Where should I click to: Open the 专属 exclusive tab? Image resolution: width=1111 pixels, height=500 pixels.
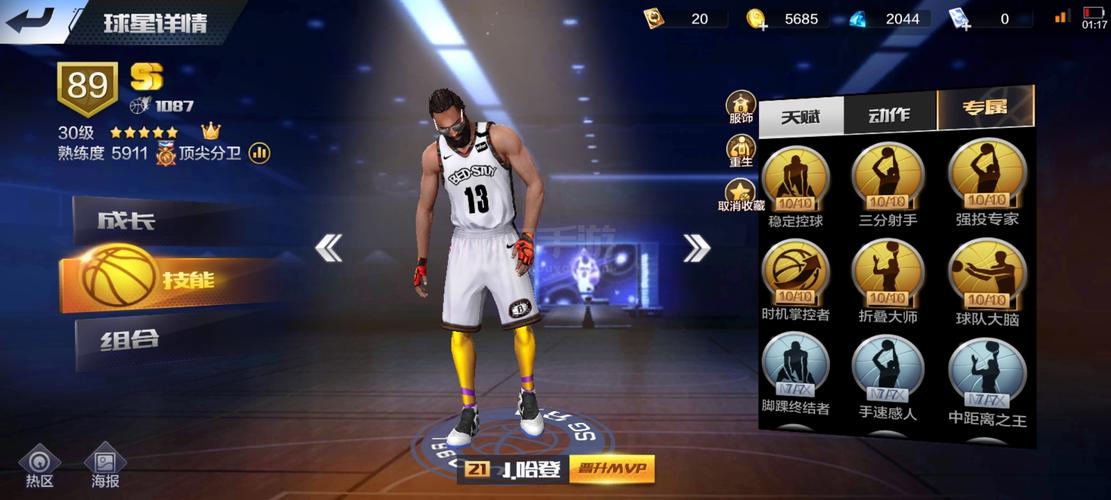tap(984, 109)
